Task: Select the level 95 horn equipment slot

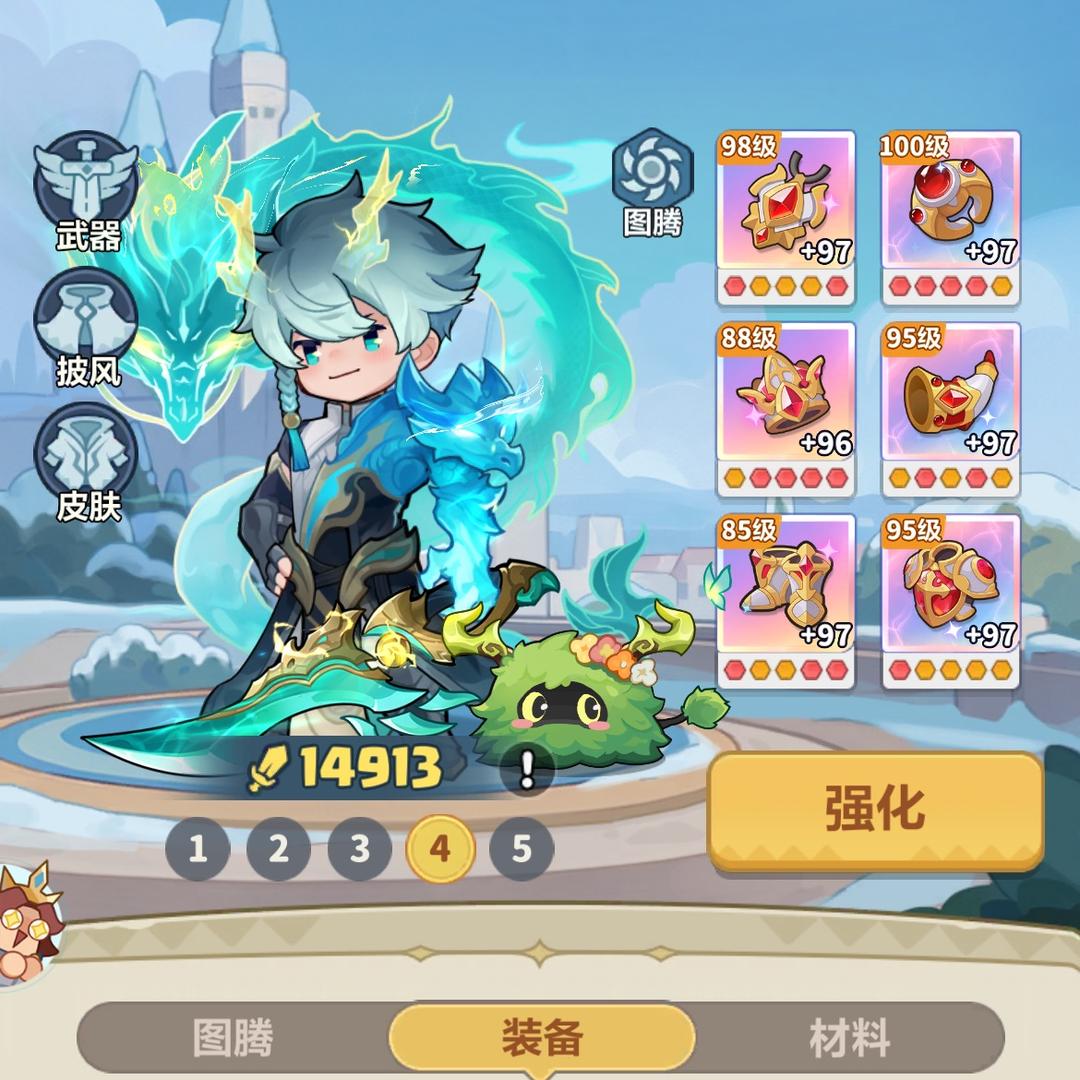Action: 950,409
